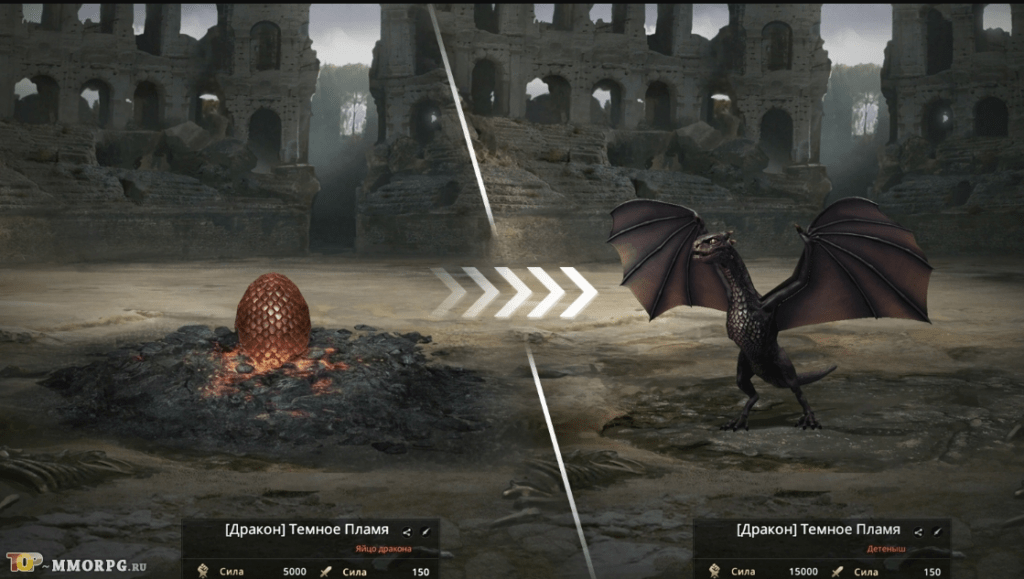The width and height of the screenshot is (1024, 579).
Task: Share the hatchling dragon from the Детеныш panel
Action: tap(918, 531)
